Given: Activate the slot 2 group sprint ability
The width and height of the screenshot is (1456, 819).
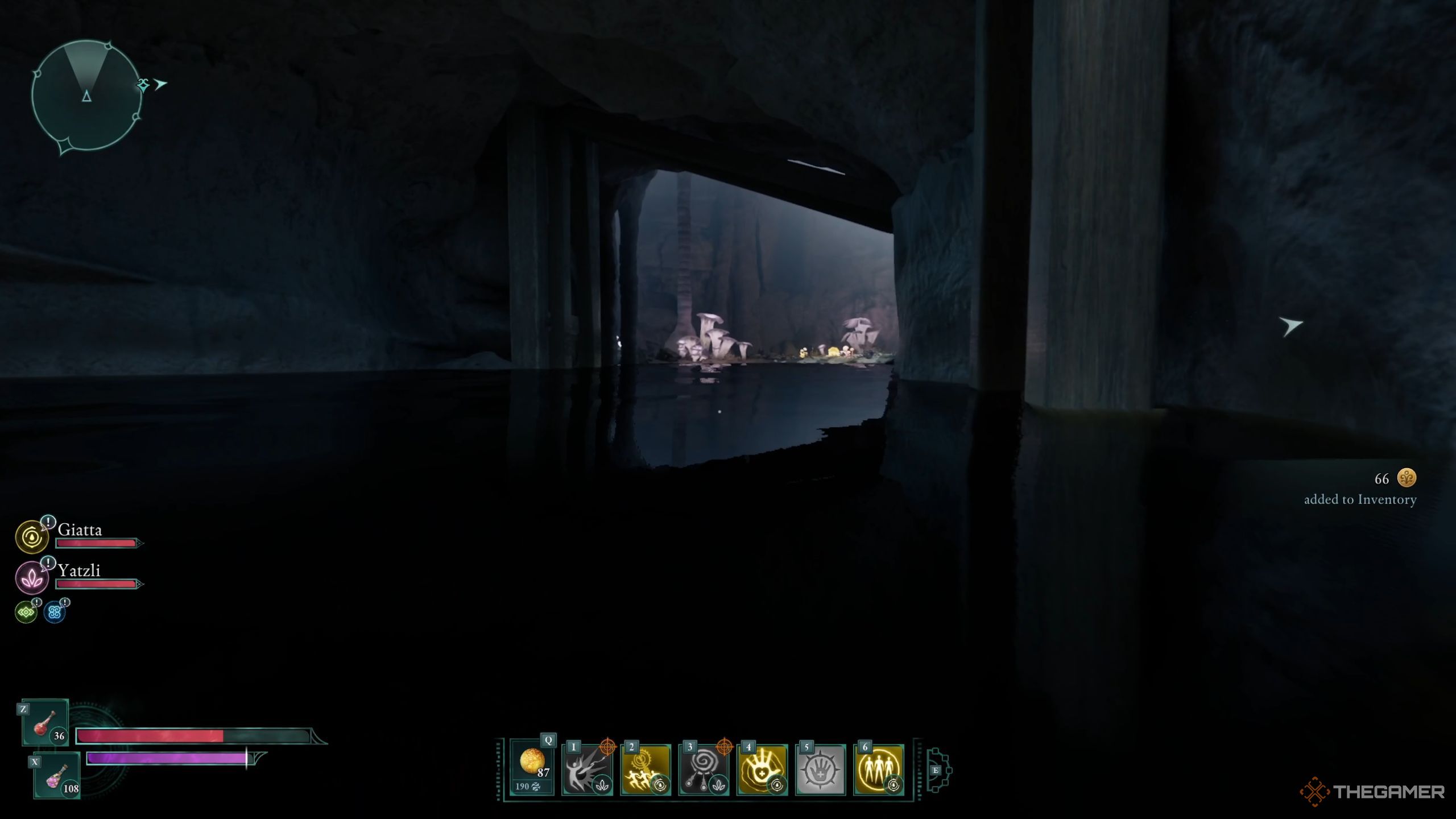Looking at the screenshot, I should 644,770.
